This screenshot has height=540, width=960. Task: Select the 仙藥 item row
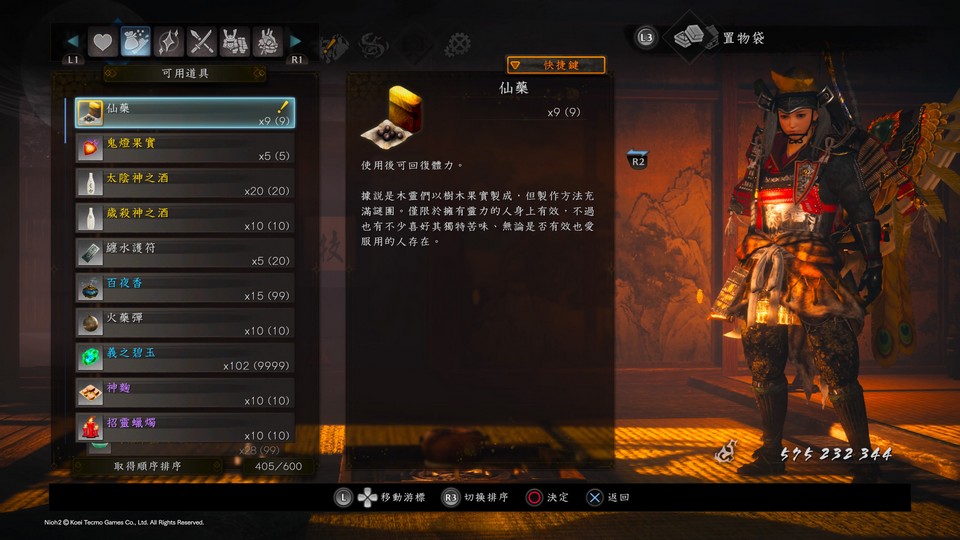pos(185,113)
